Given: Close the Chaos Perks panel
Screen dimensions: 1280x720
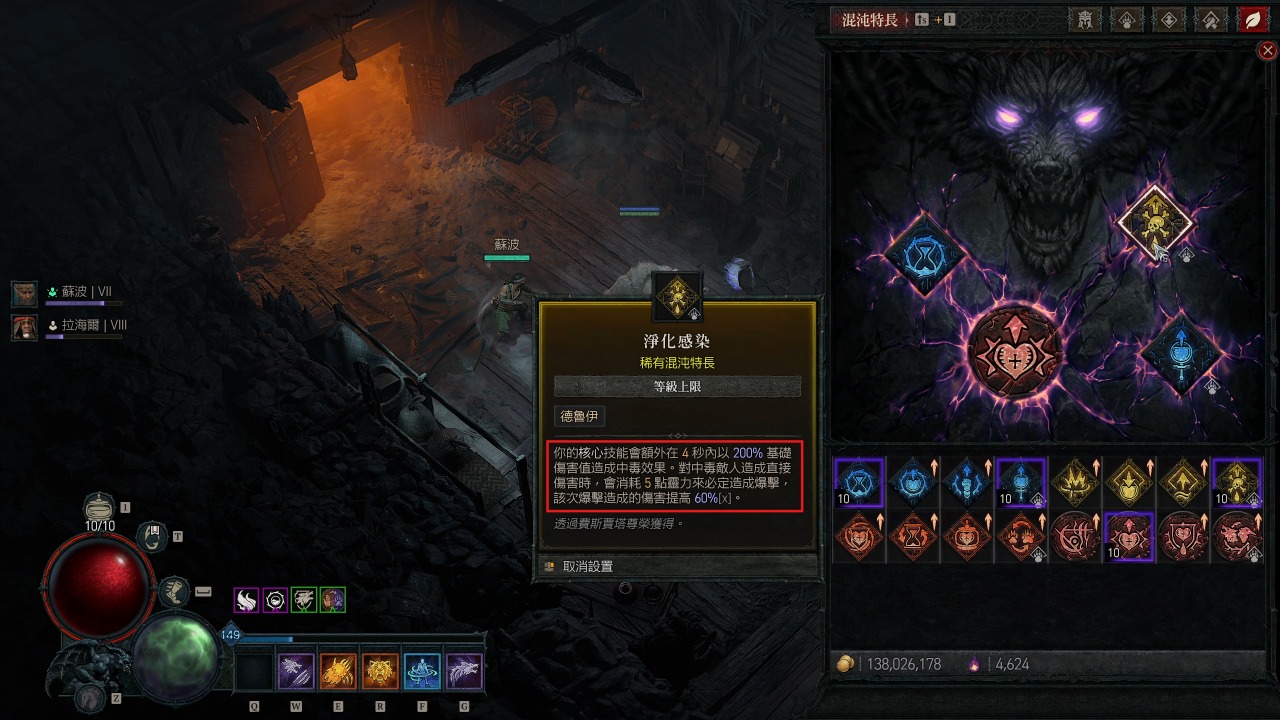Looking at the screenshot, I should [x=1267, y=50].
